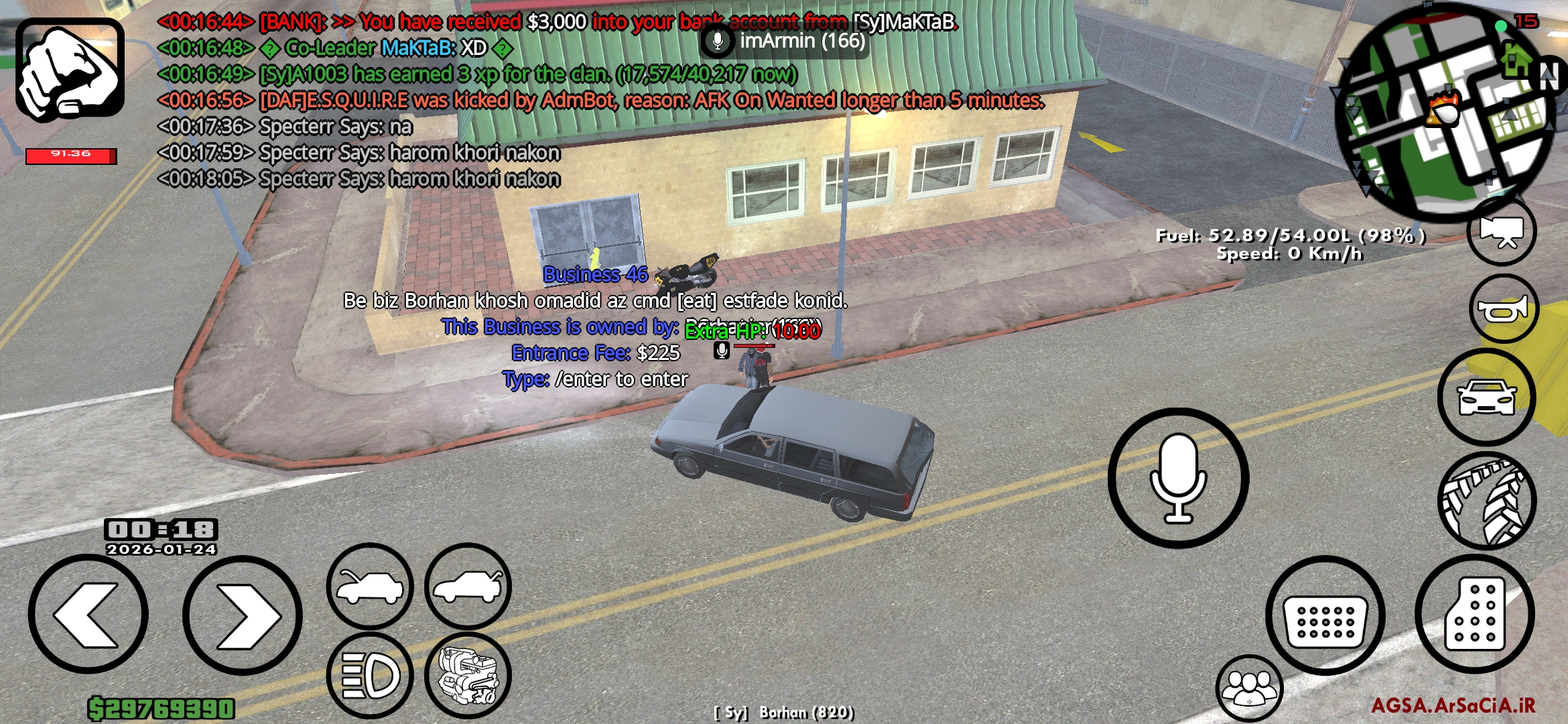Tap the mic icon next to imArmin
The width and height of the screenshot is (1568, 724).
(717, 42)
